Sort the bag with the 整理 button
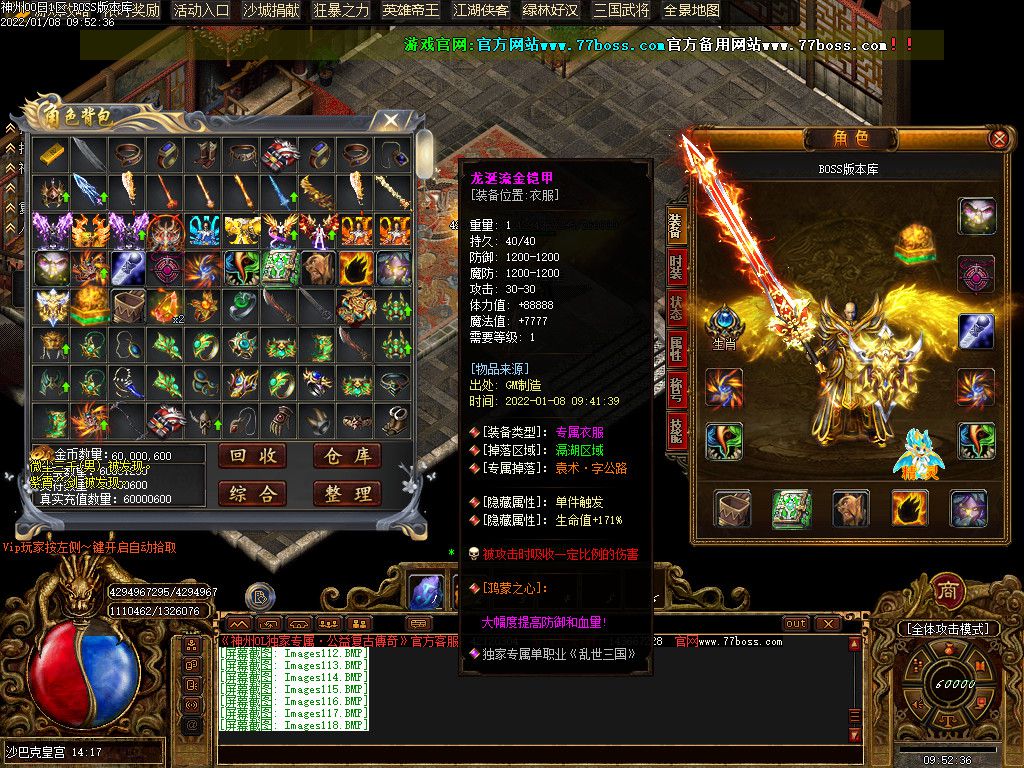Image resolution: width=1024 pixels, height=768 pixels. point(347,493)
